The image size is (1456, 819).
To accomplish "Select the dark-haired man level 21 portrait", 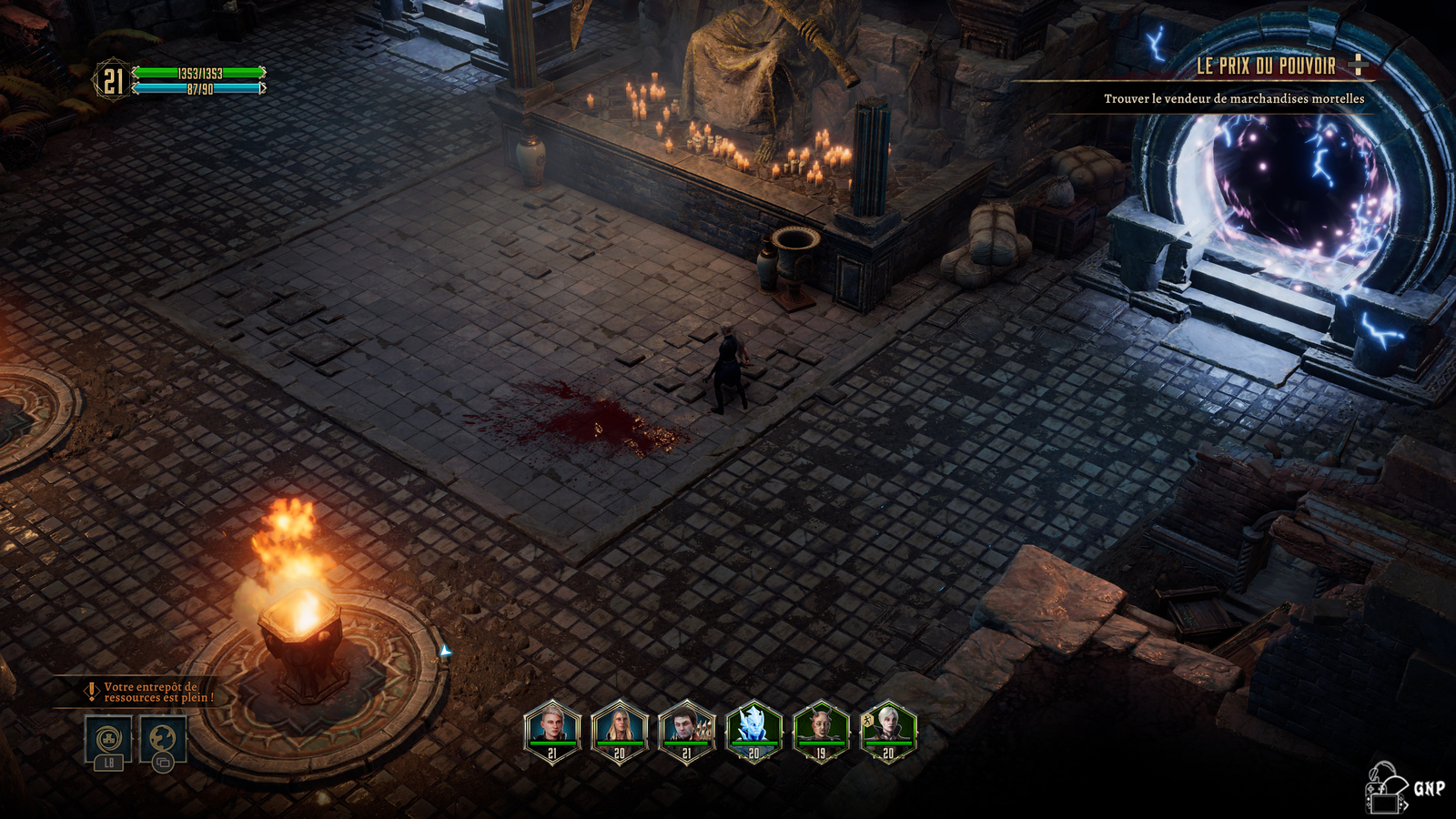I will 686,731.
